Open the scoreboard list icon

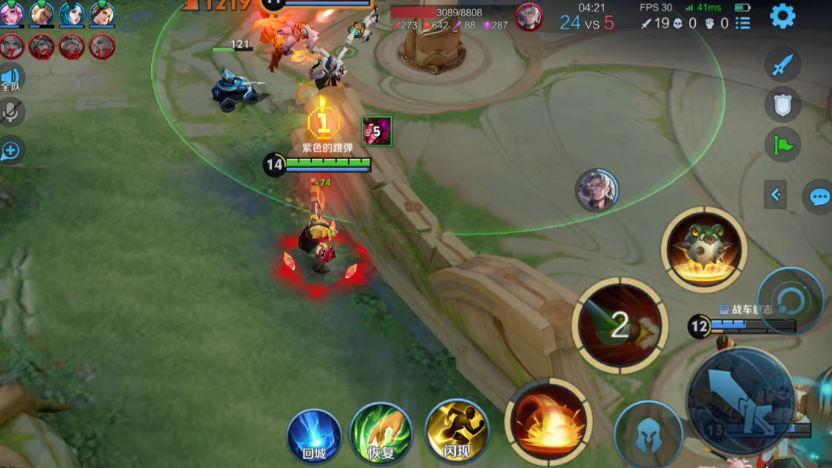pyautogui.click(x=742, y=22)
